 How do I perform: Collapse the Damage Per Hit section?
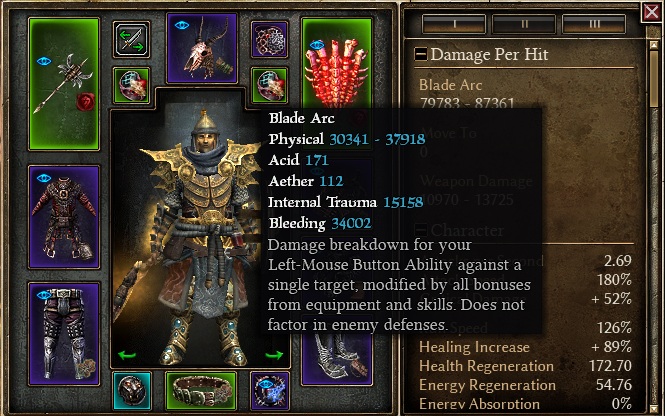(x=421, y=55)
